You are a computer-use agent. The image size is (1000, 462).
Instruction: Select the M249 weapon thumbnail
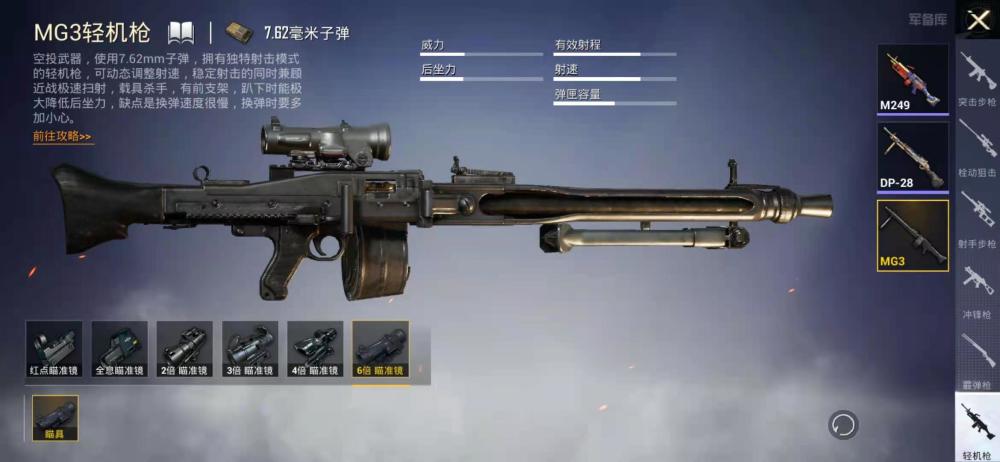tap(912, 79)
